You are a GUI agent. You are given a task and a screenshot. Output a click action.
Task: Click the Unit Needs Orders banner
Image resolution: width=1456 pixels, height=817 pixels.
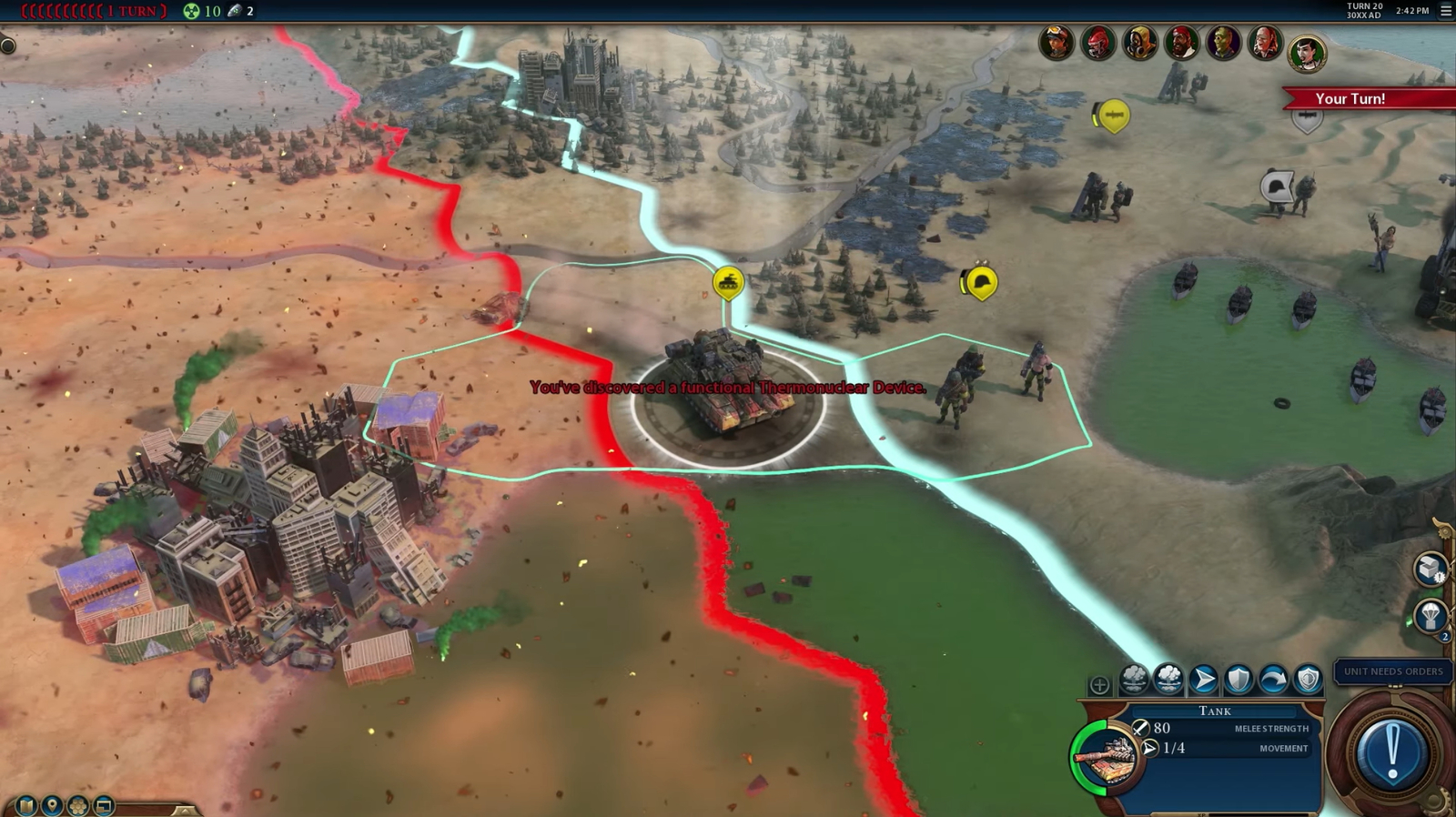[1390, 671]
